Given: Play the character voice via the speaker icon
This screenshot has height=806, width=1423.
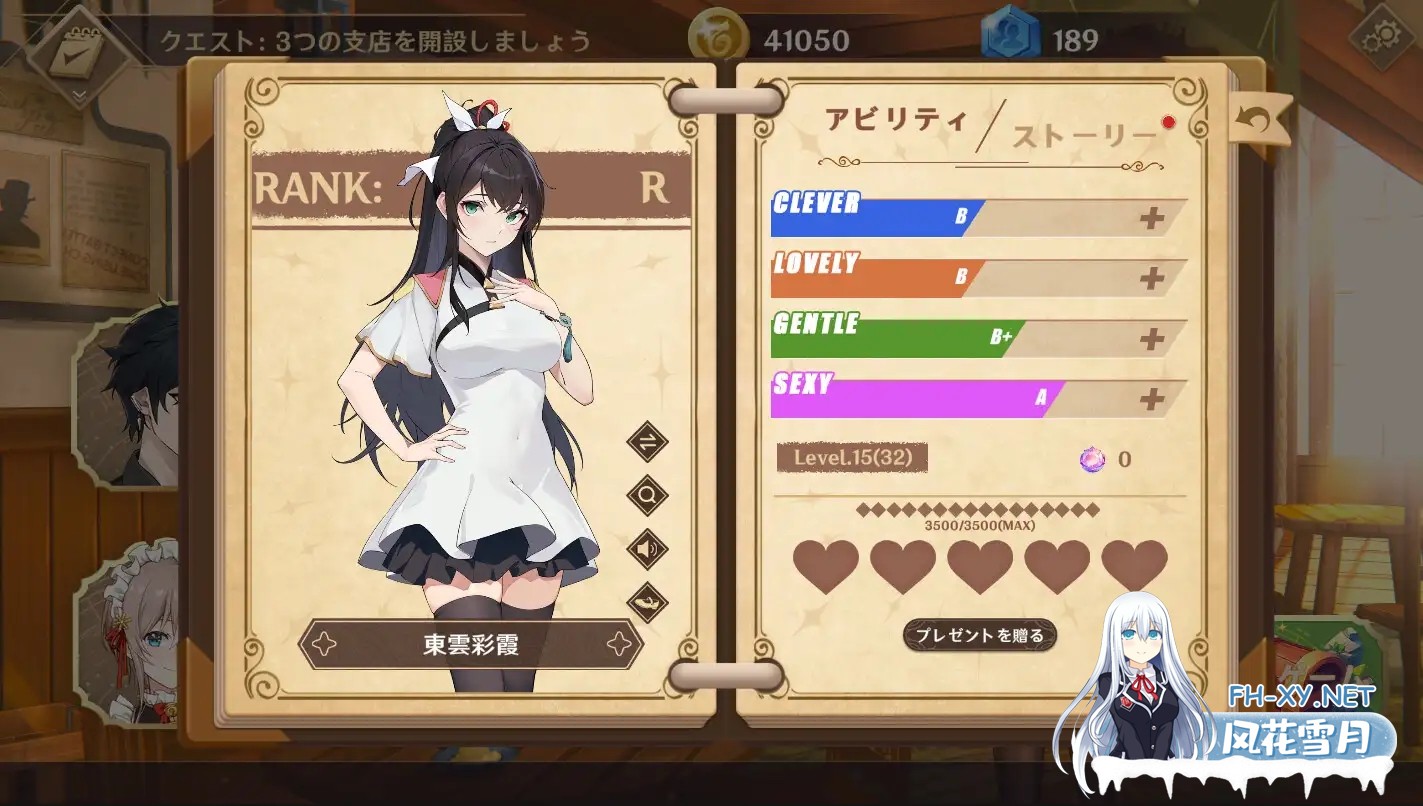Looking at the screenshot, I should pyautogui.click(x=650, y=550).
